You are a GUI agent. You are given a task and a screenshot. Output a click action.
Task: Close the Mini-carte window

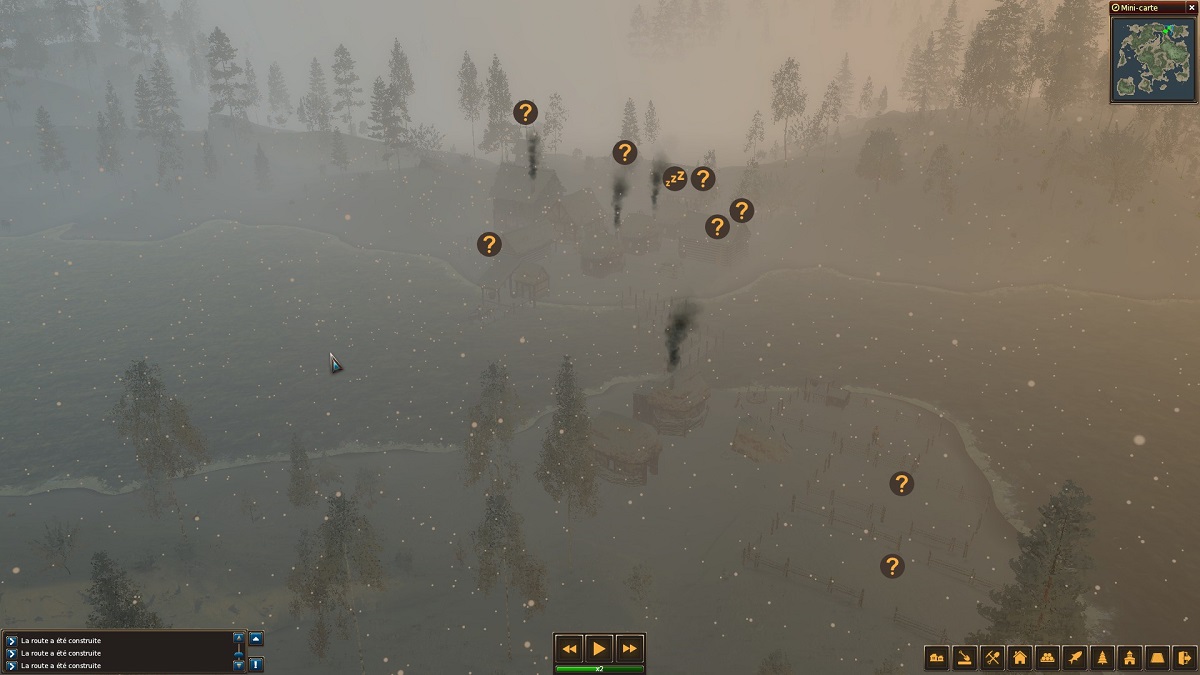(x=1190, y=7)
